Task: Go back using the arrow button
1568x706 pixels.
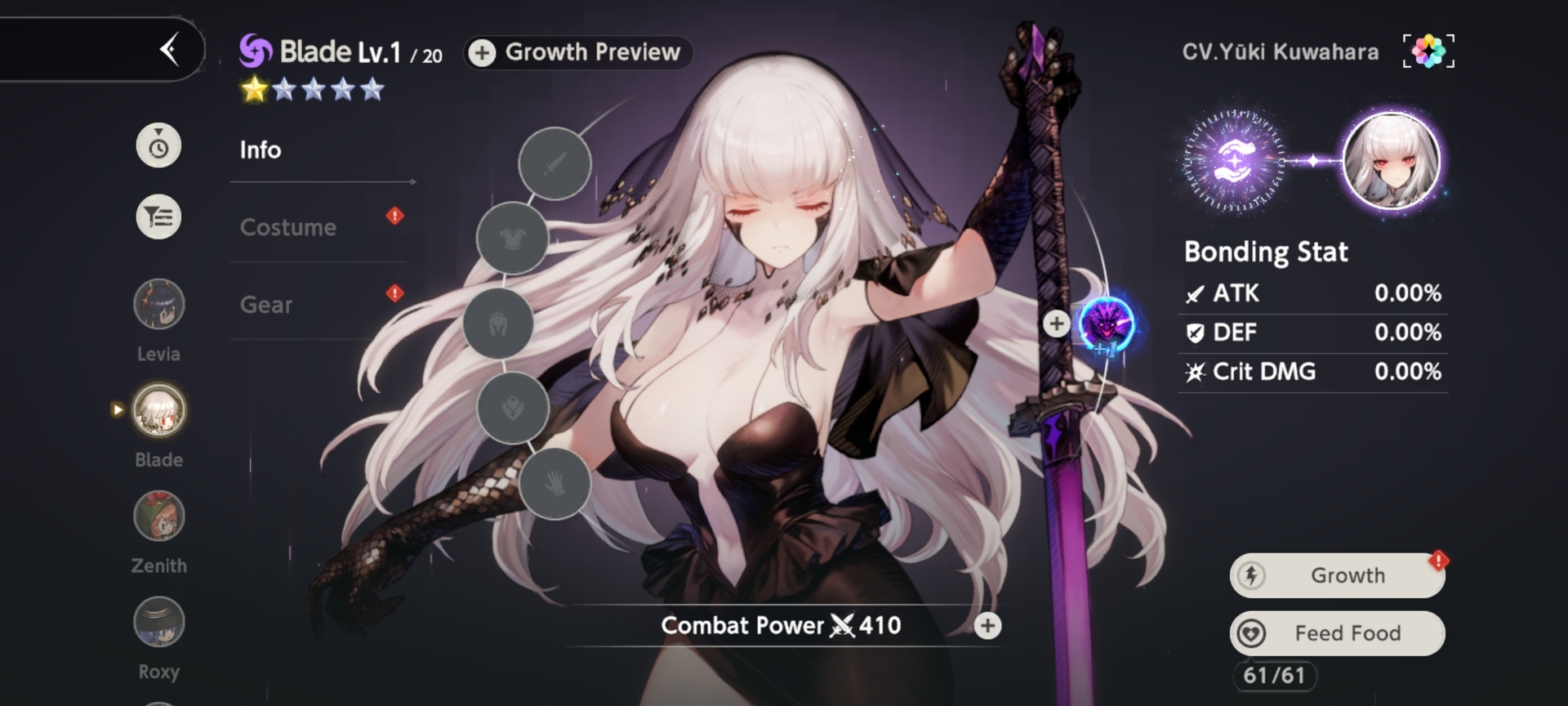Action: 169,50
